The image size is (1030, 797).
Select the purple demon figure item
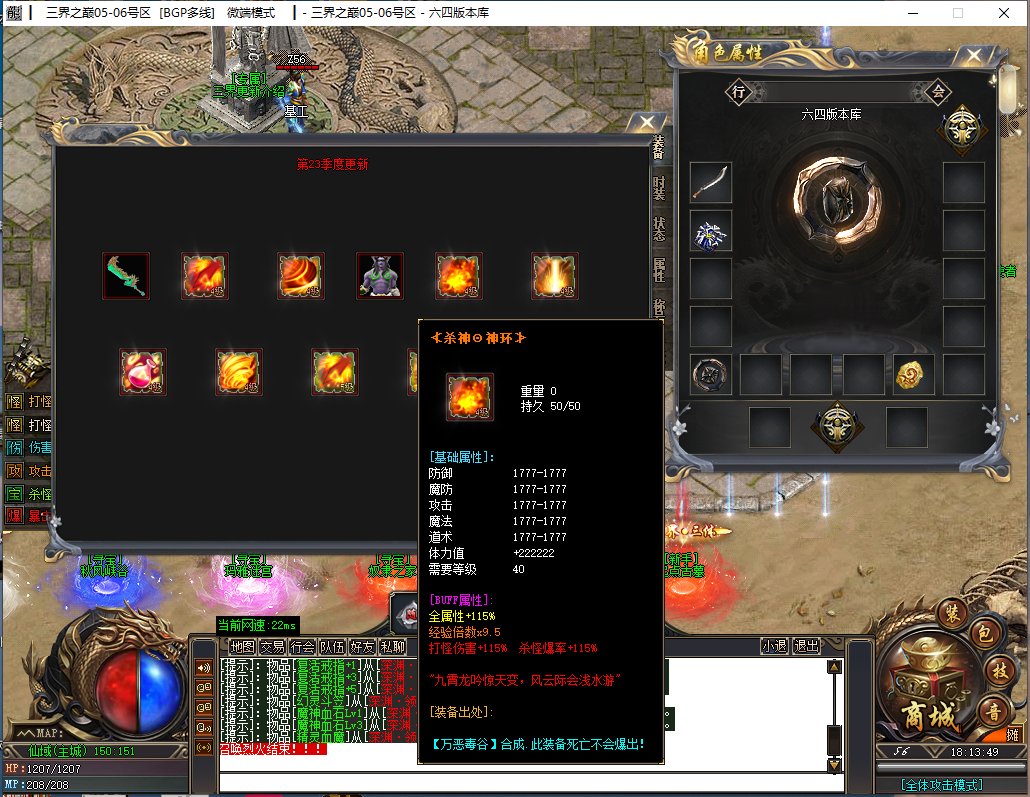(x=380, y=276)
